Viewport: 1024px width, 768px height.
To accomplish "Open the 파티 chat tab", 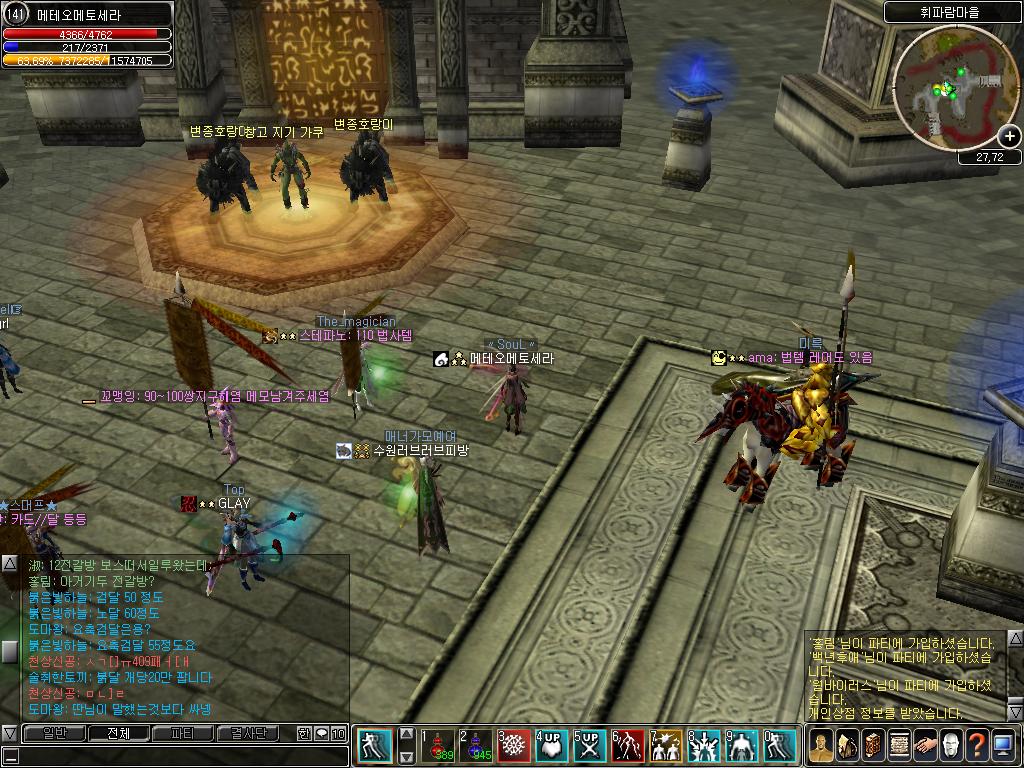I will point(183,733).
